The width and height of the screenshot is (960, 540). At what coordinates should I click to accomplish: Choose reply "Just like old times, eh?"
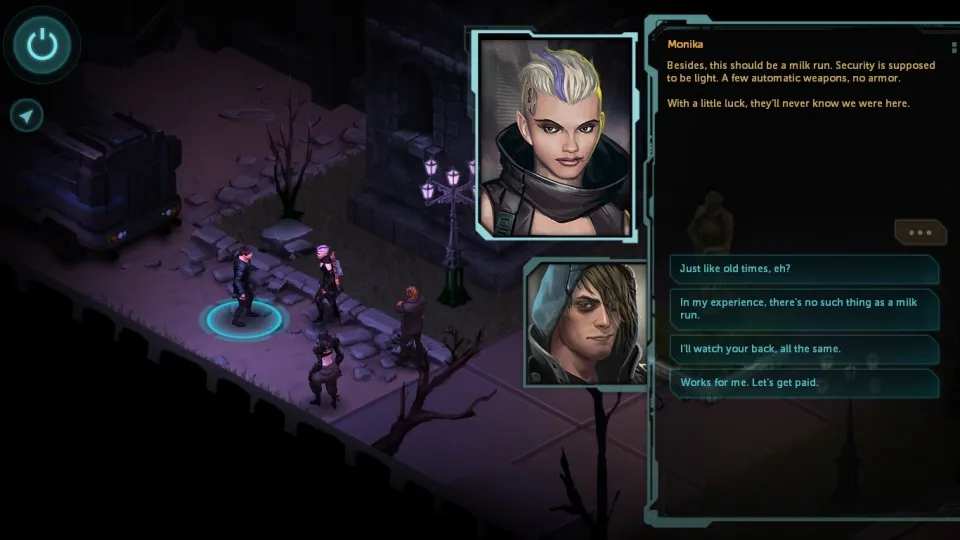click(804, 269)
